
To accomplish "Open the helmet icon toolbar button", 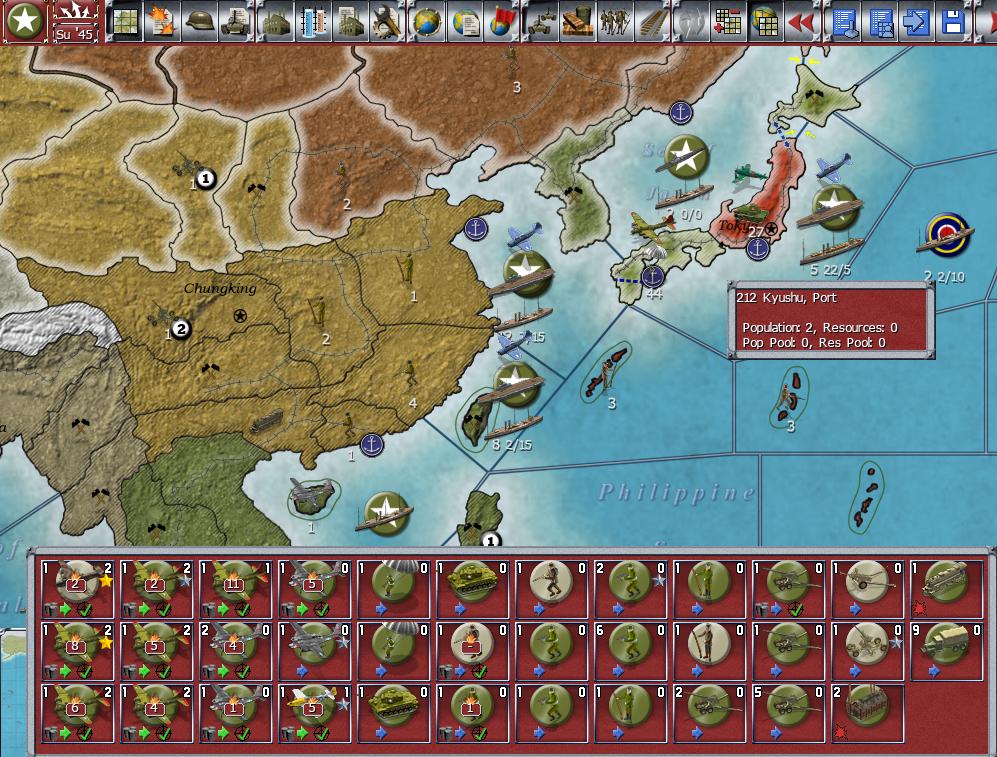I will pyautogui.click(x=201, y=21).
